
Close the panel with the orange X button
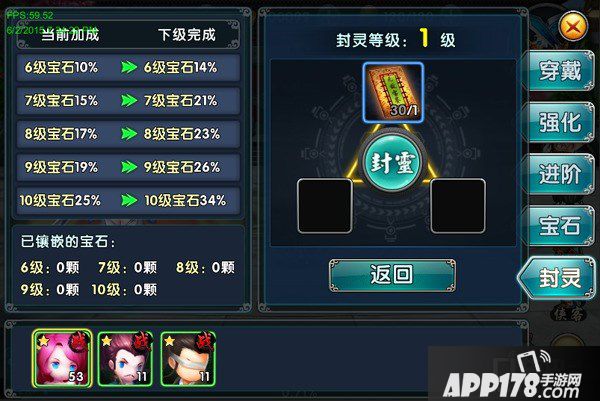point(573,27)
